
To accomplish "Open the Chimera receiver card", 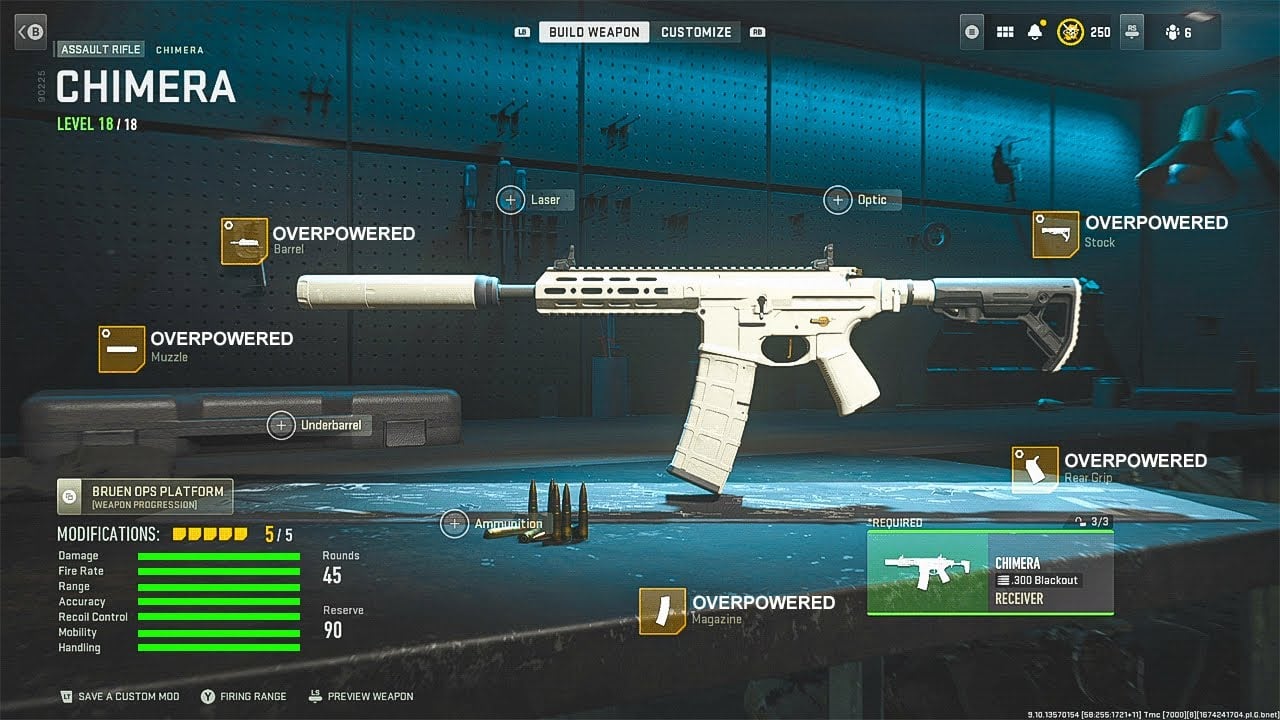I will tap(990, 572).
